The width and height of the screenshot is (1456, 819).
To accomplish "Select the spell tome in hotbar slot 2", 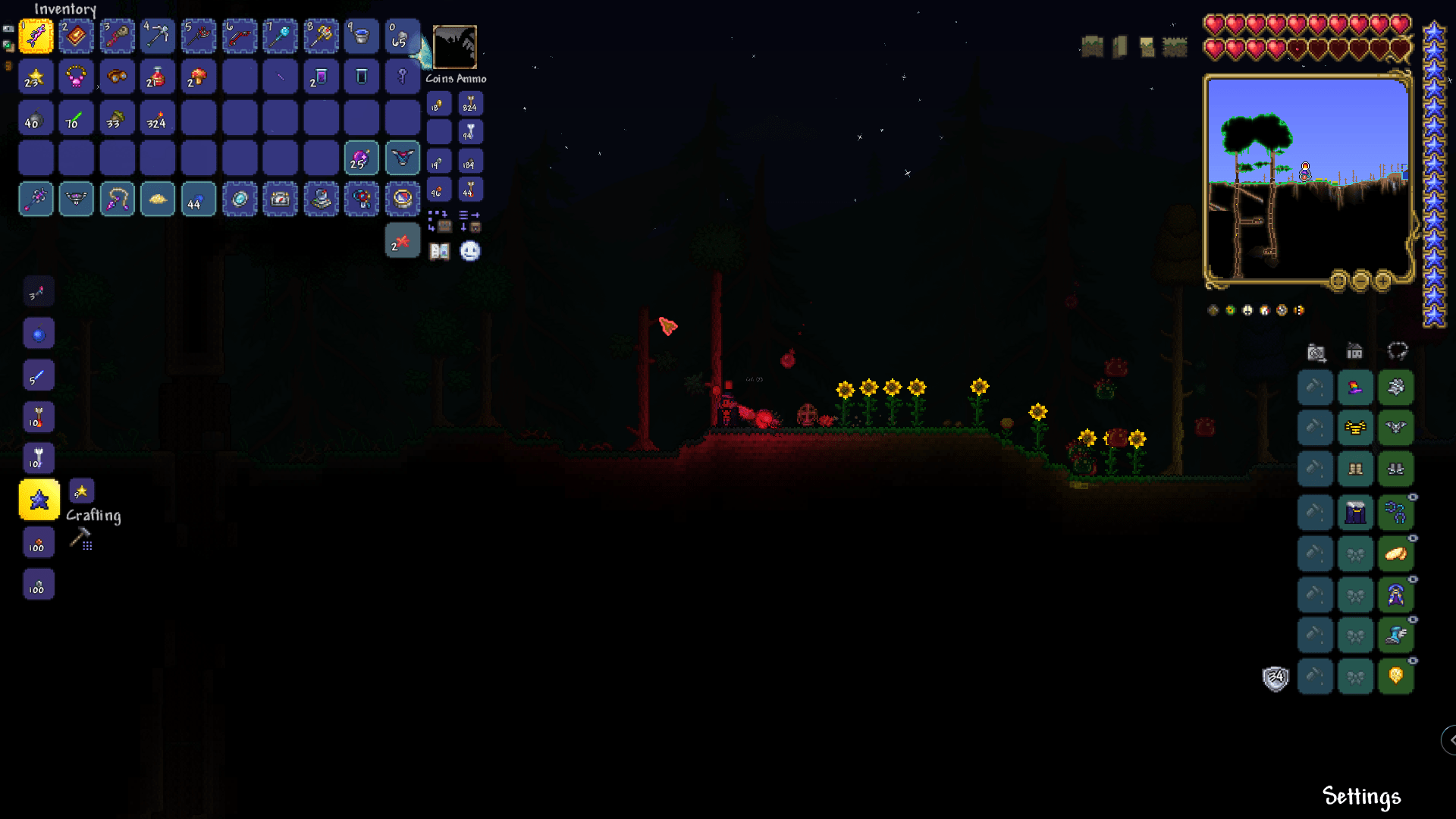I will tap(76, 36).
